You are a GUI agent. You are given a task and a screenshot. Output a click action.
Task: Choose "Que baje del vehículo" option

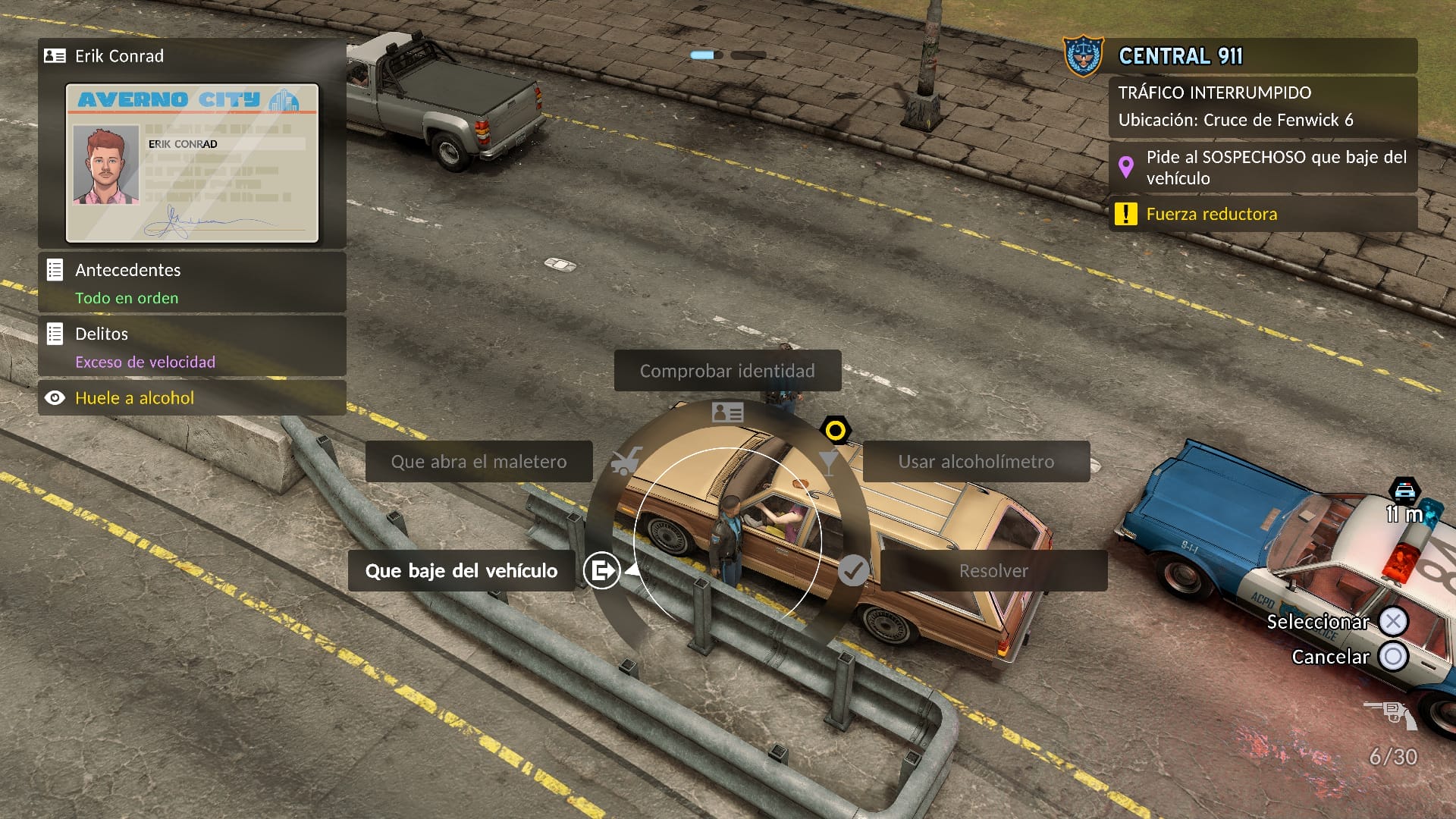point(461,571)
